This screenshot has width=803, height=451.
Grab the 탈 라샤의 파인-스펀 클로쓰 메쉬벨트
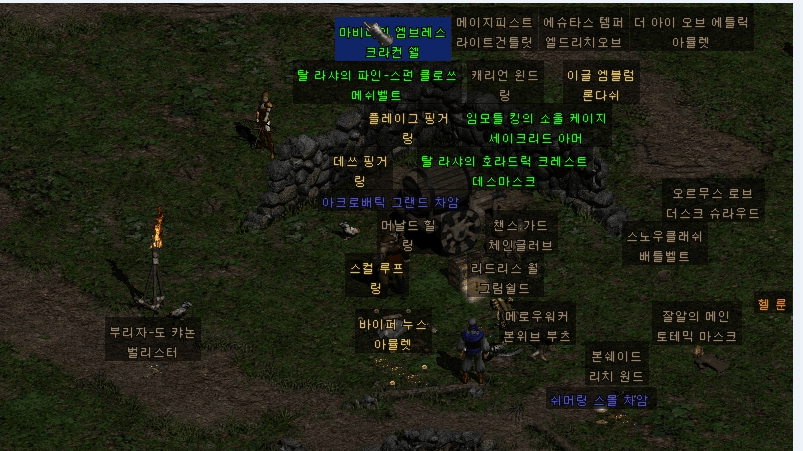tap(377, 85)
